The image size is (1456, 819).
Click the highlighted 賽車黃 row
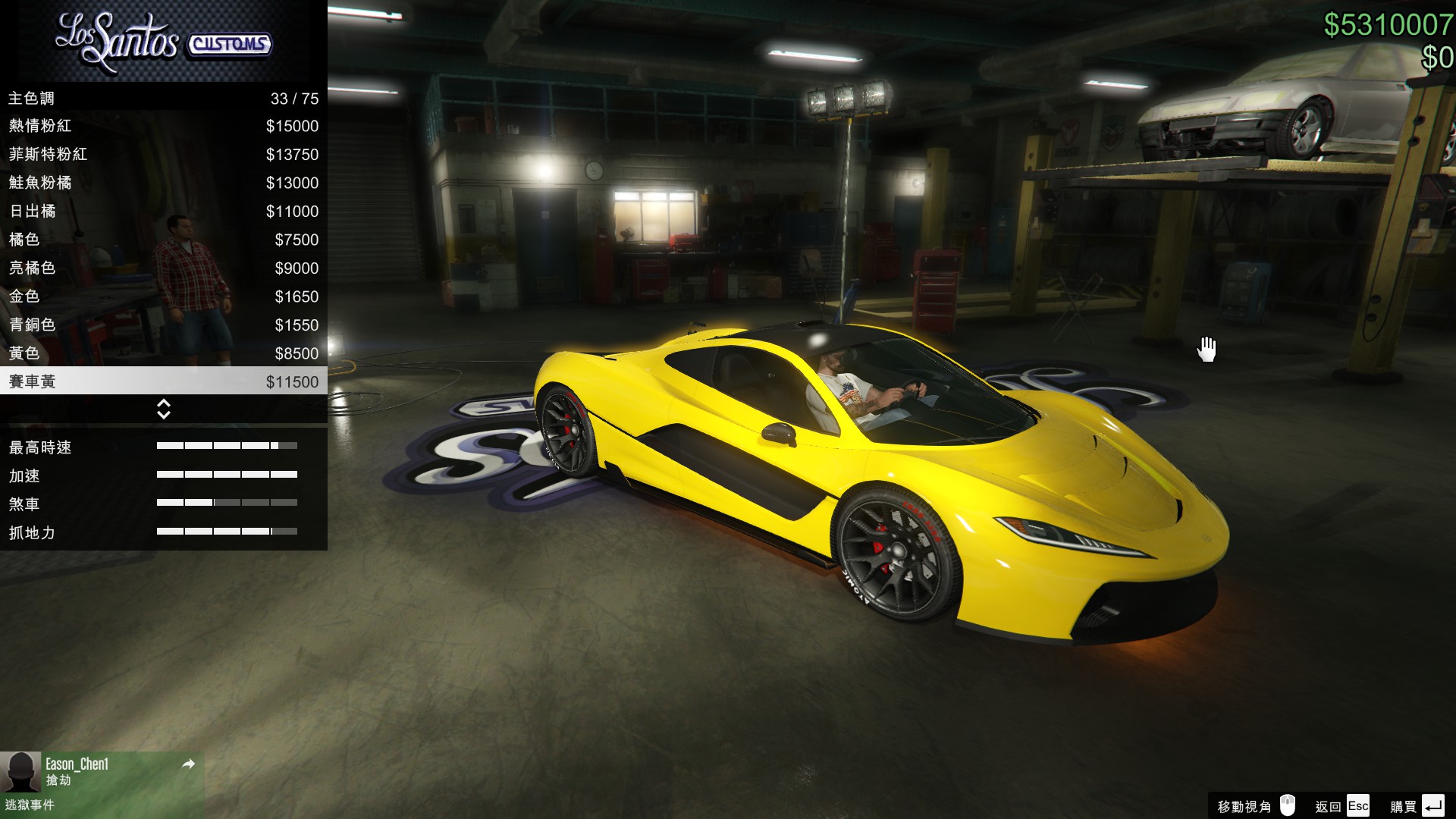click(163, 381)
